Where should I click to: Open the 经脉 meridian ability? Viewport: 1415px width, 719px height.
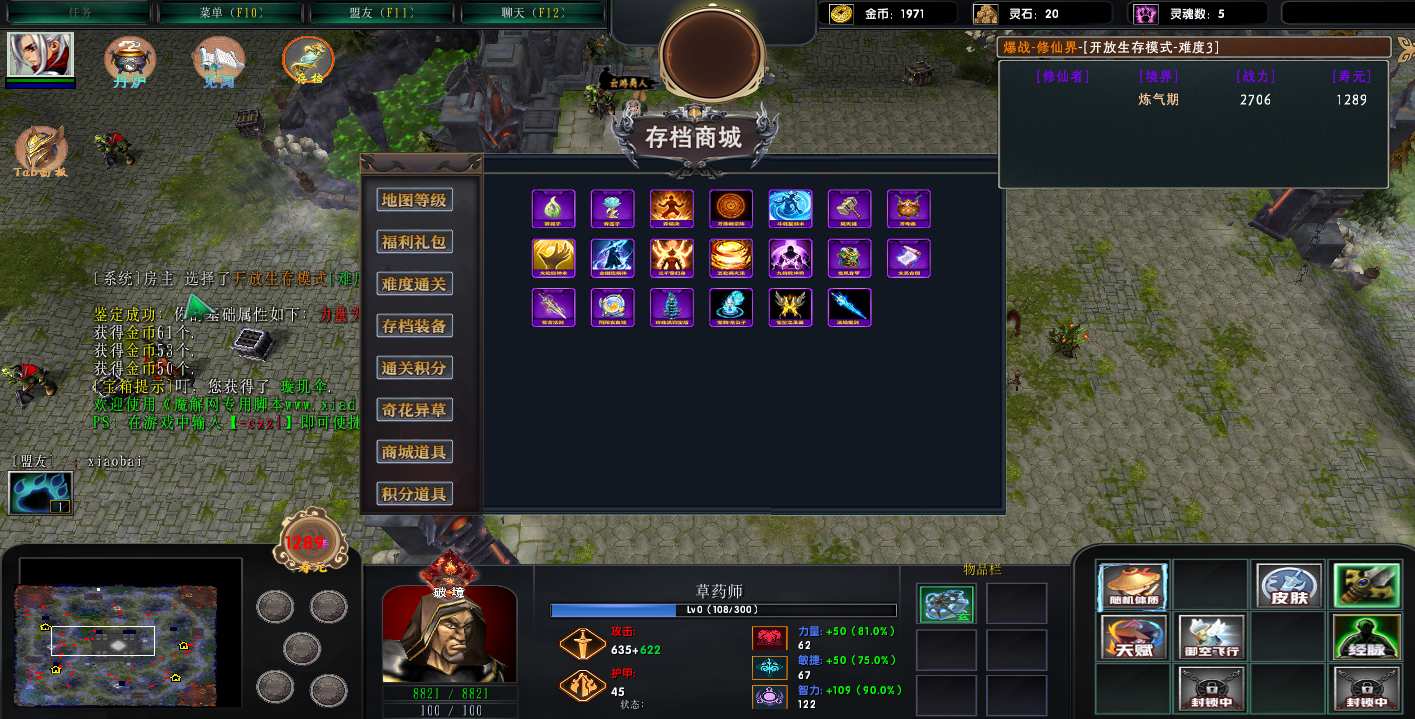1366,637
